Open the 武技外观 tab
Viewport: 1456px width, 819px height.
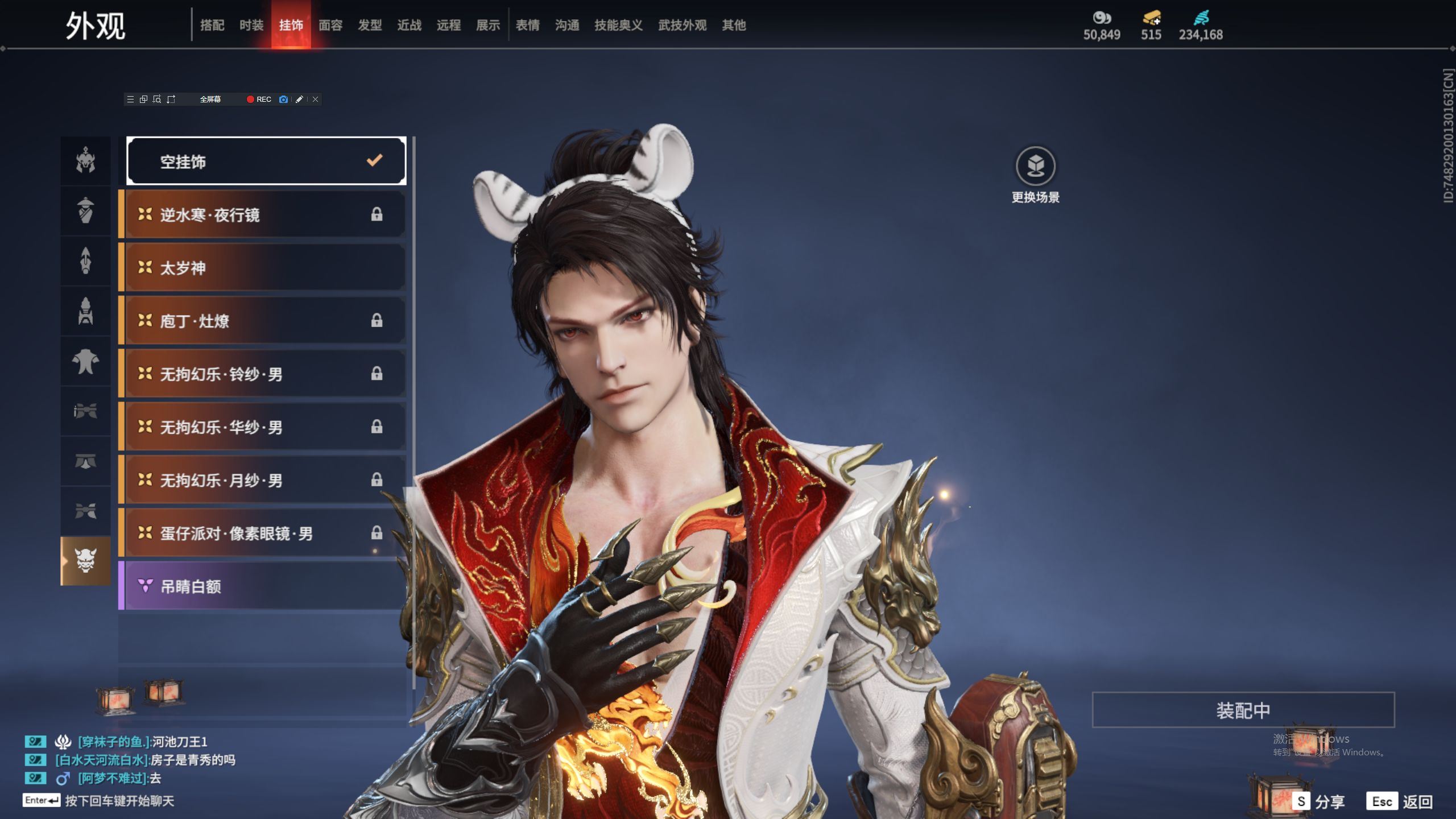point(682,25)
